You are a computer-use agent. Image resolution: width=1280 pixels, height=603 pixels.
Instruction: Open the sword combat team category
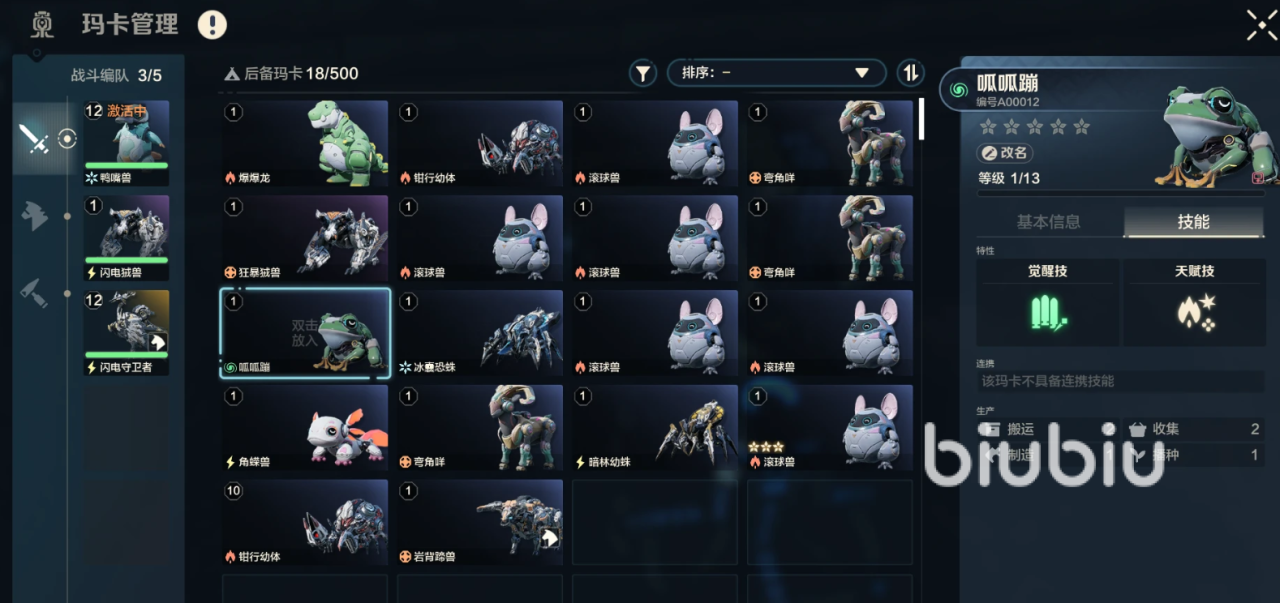(x=35, y=139)
